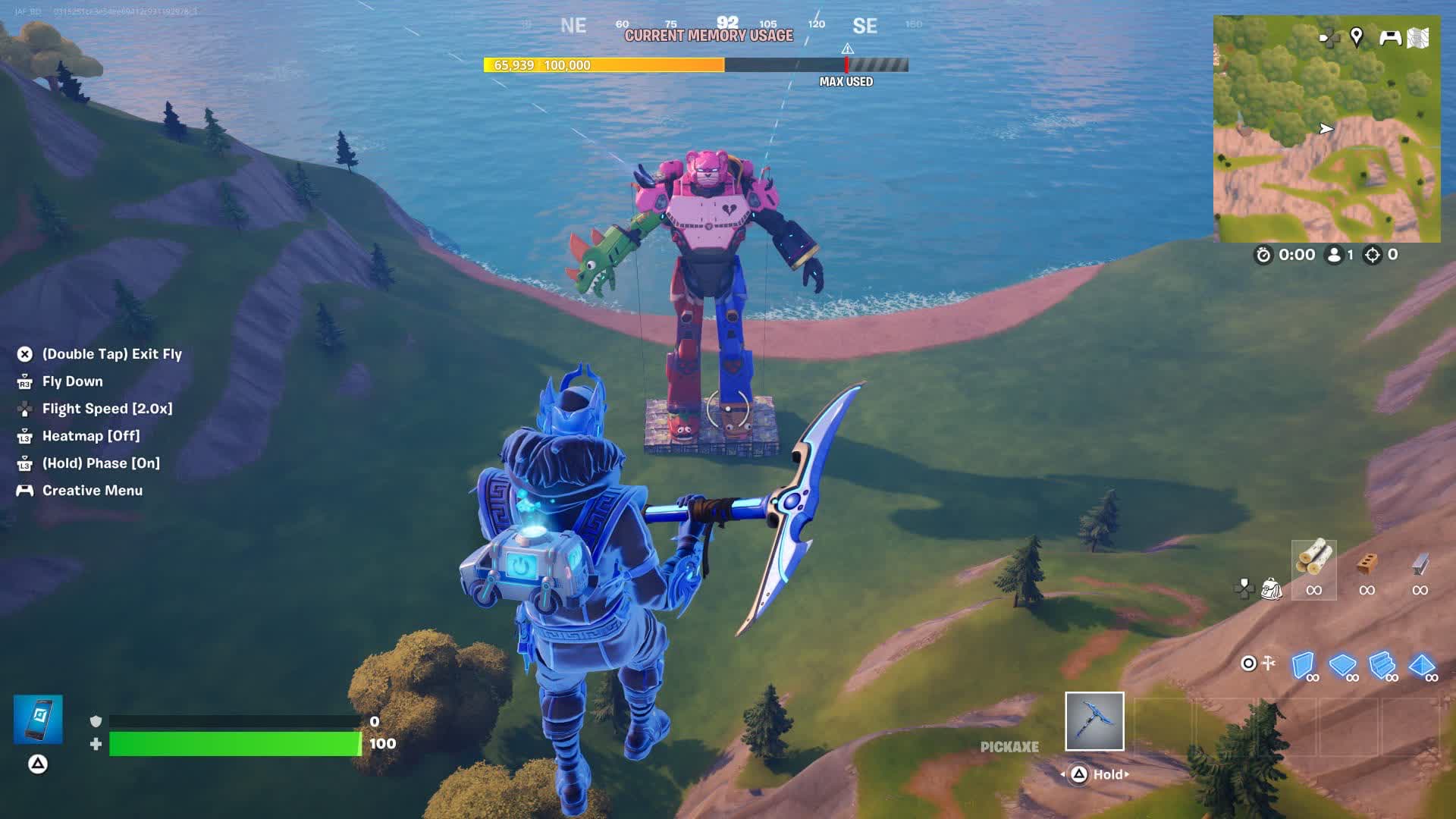Pick the metal building material
The width and height of the screenshot is (1456, 819).
tap(1420, 565)
